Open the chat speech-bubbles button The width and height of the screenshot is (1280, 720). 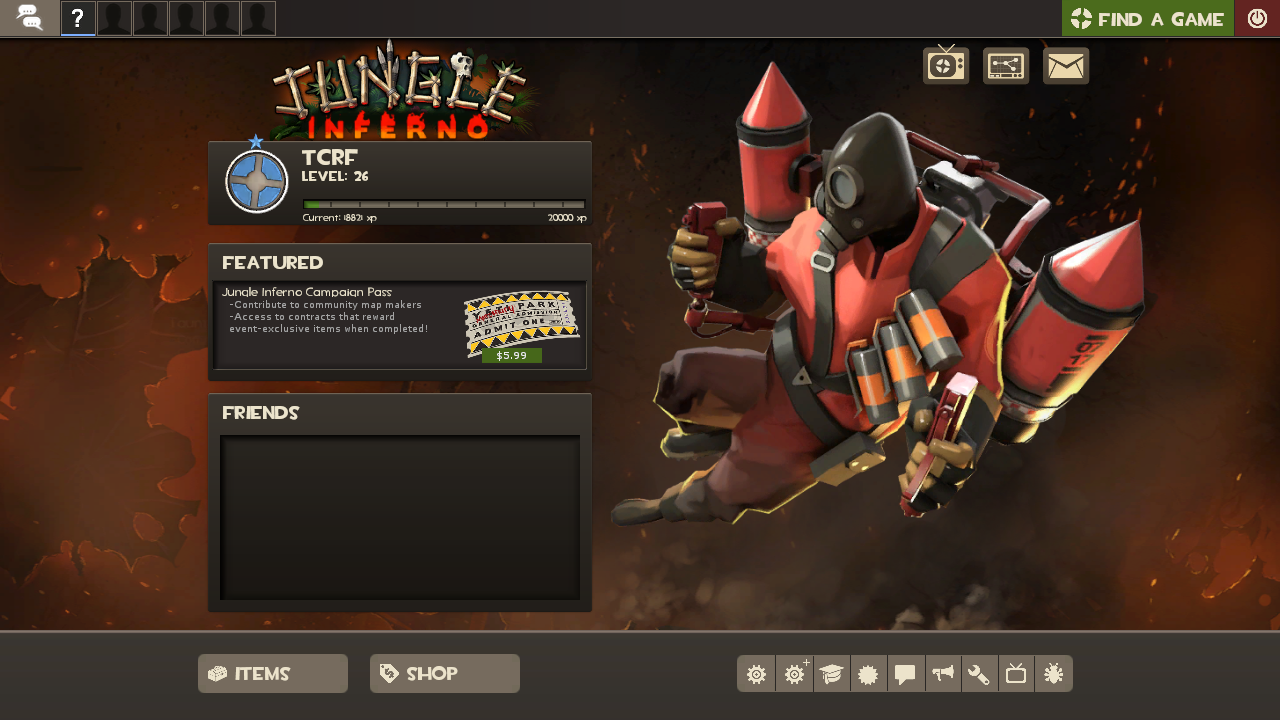(x=30, y=18)
